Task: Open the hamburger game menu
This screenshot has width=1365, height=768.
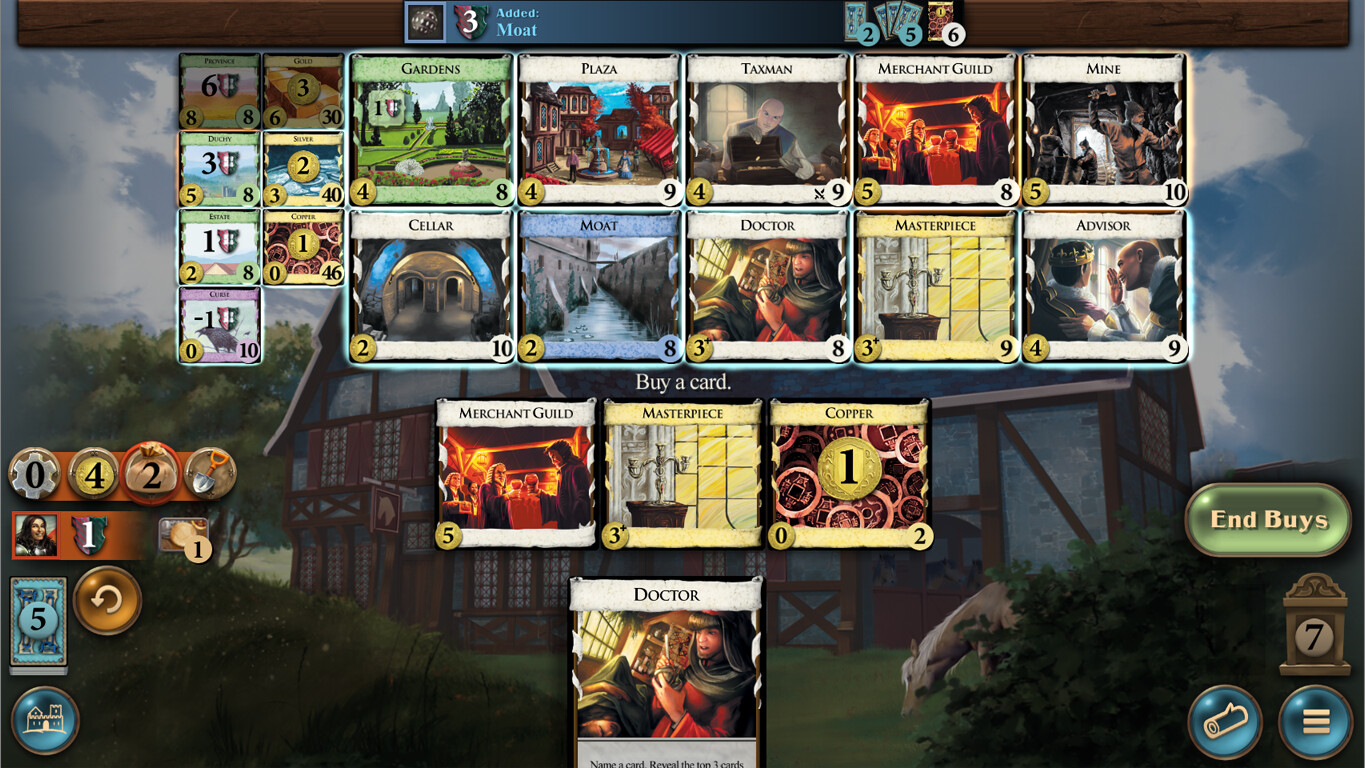Action: point(1316,722)
